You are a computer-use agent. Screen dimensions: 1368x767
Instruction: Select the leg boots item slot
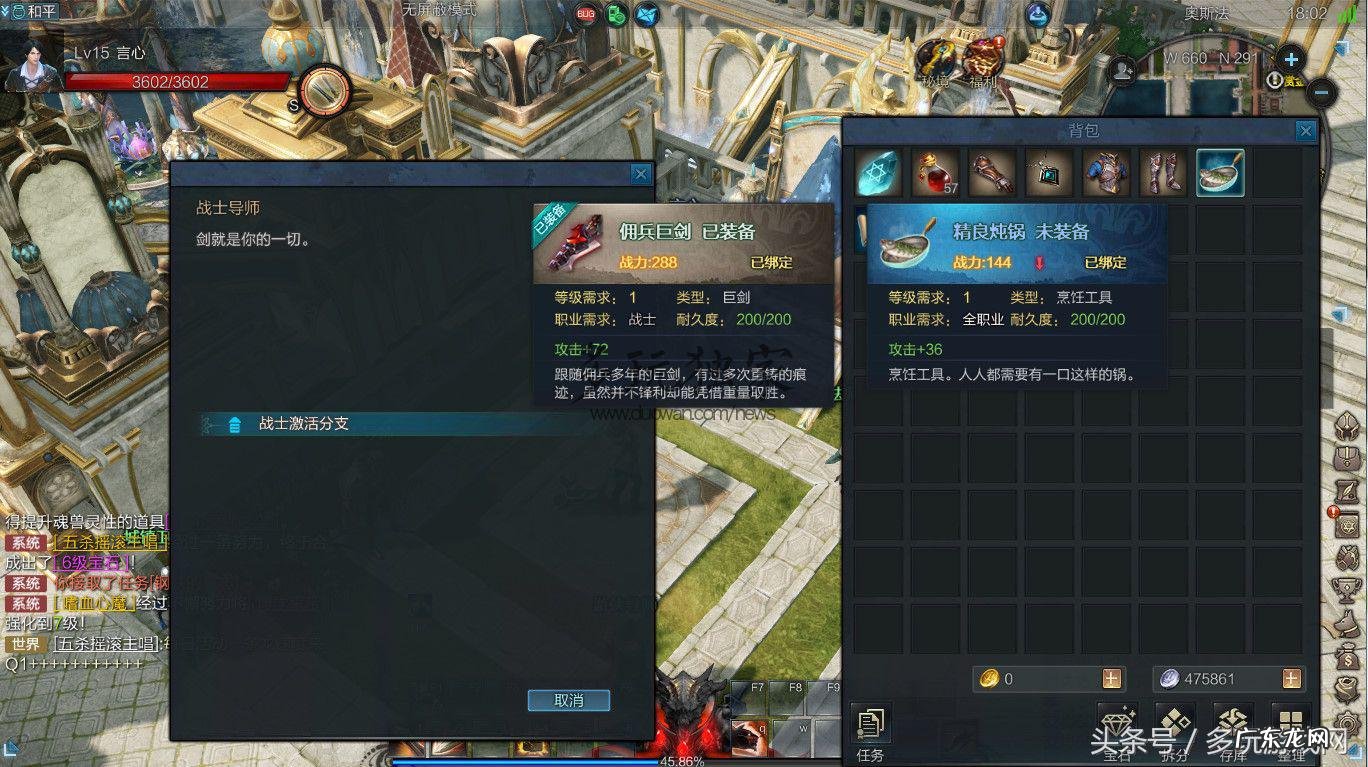pos(1163,173)
